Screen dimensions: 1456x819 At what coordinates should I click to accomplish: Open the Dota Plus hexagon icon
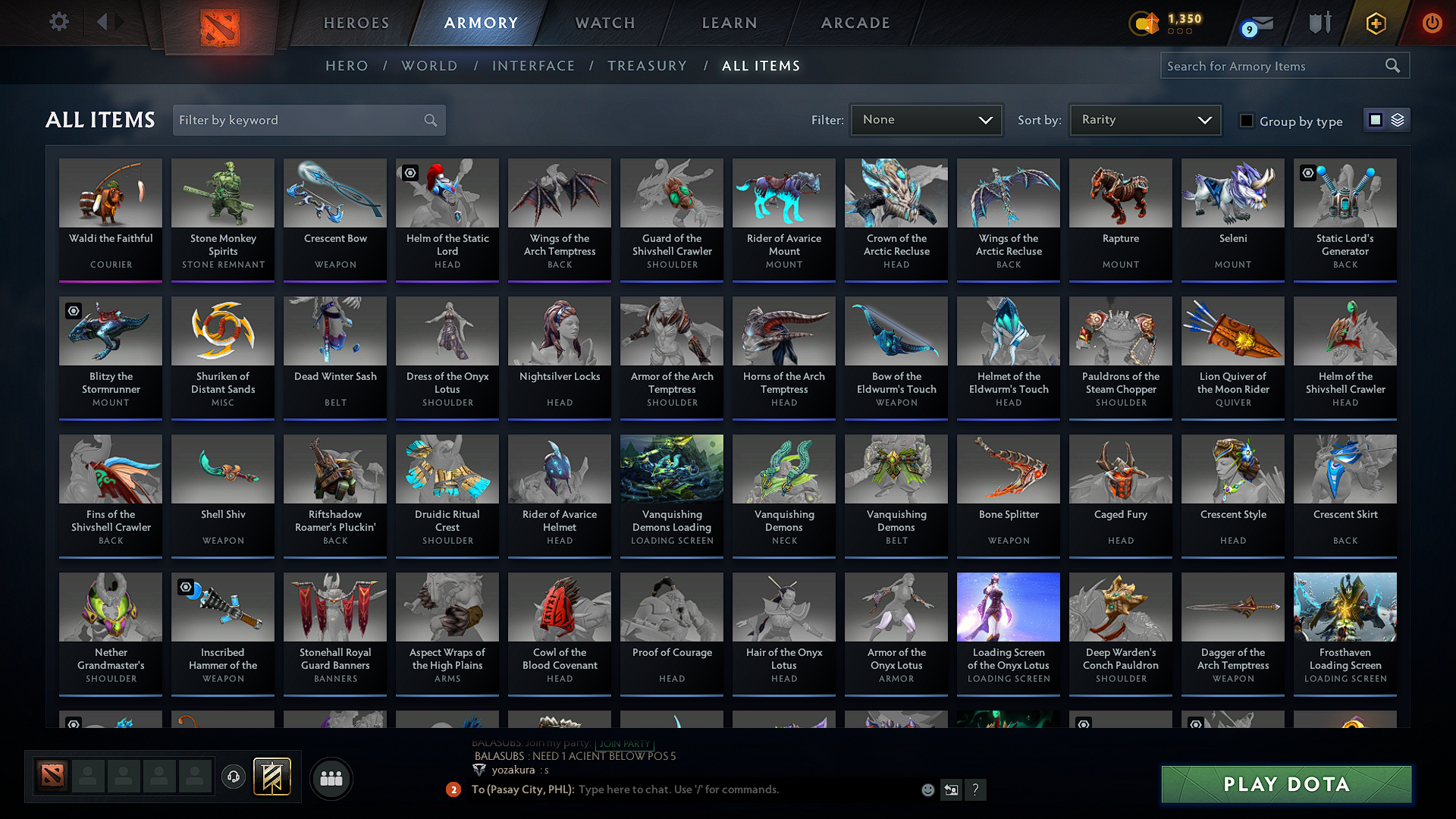pos(1376,24)
